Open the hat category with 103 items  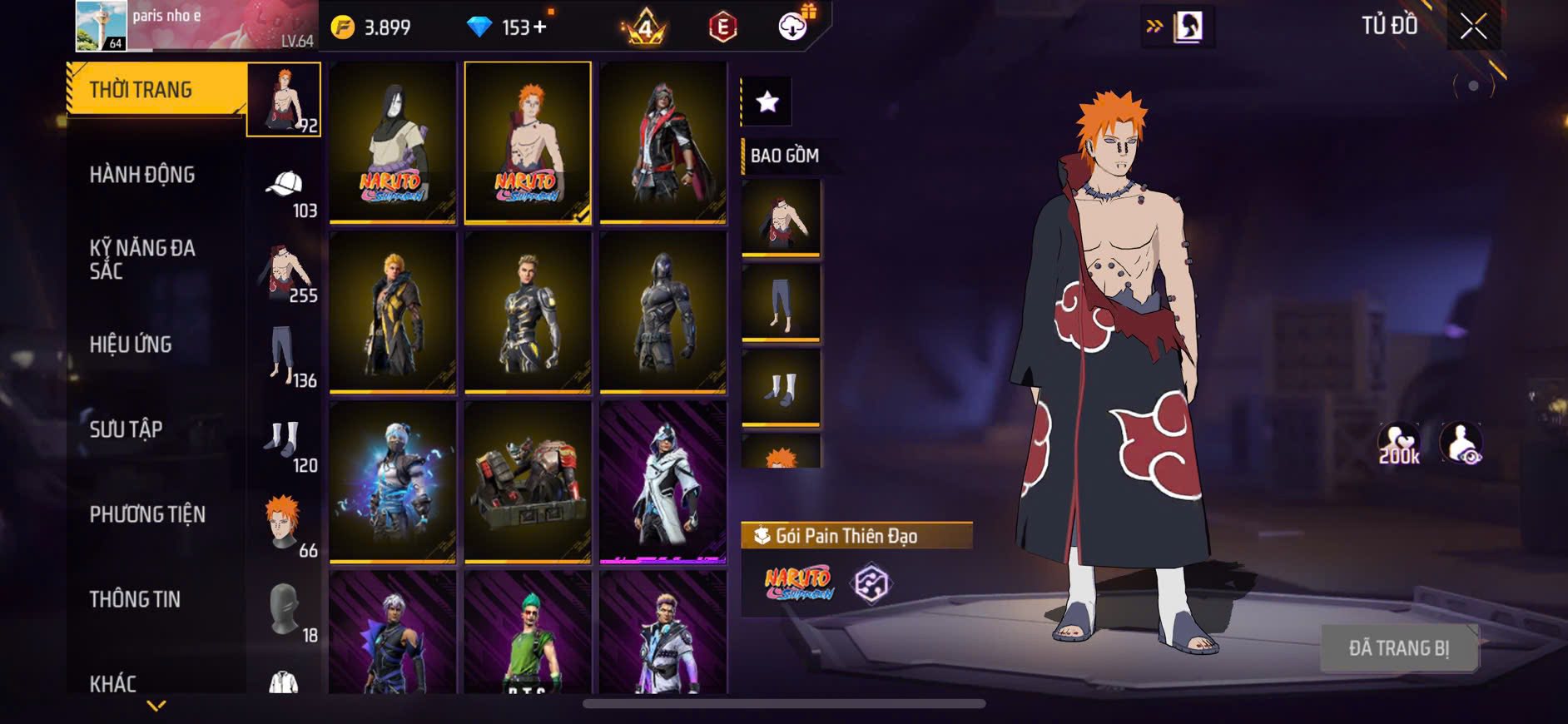pos(285,190)
